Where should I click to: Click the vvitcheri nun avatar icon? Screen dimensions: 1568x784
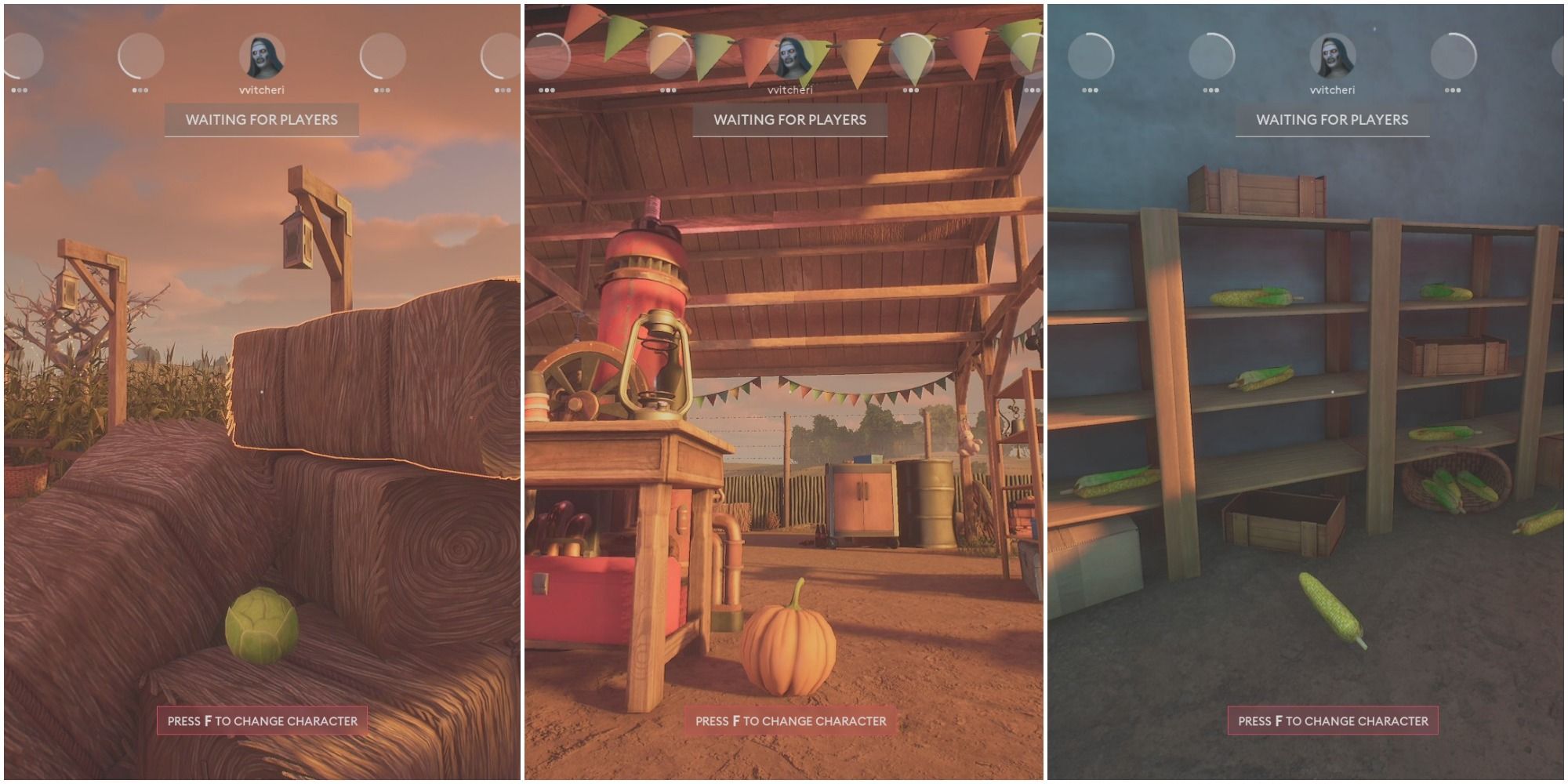pyautogui.click(x=261, y=55)
